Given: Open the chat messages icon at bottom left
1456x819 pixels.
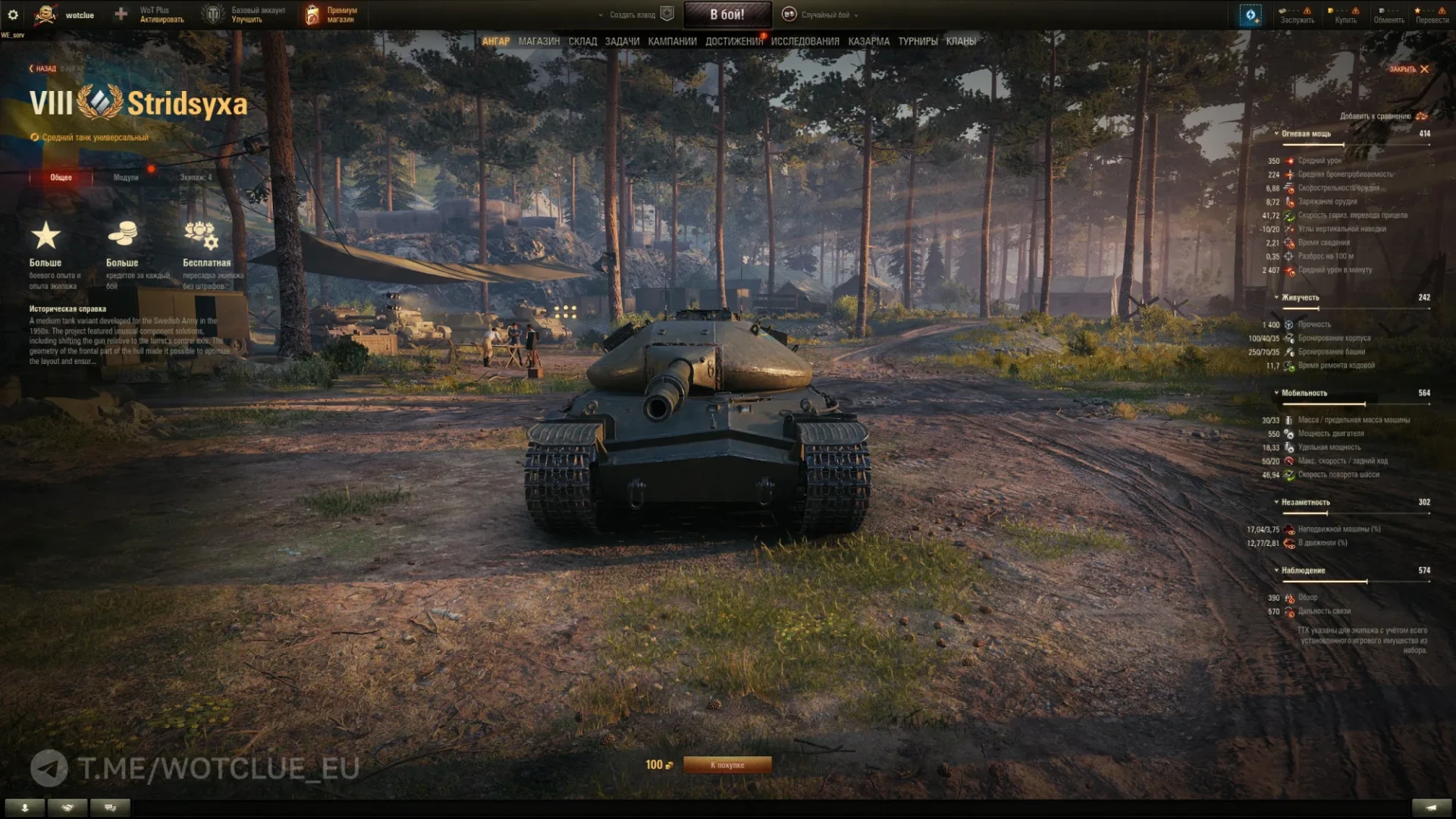Looking at the screenshot, I should pyautogui.click(x=110, y=807).
